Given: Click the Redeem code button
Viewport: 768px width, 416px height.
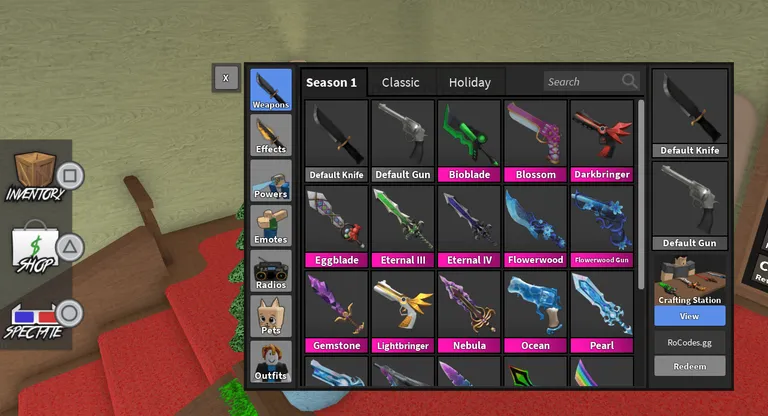Looking at the screenshot, I should tap(690, 366).
